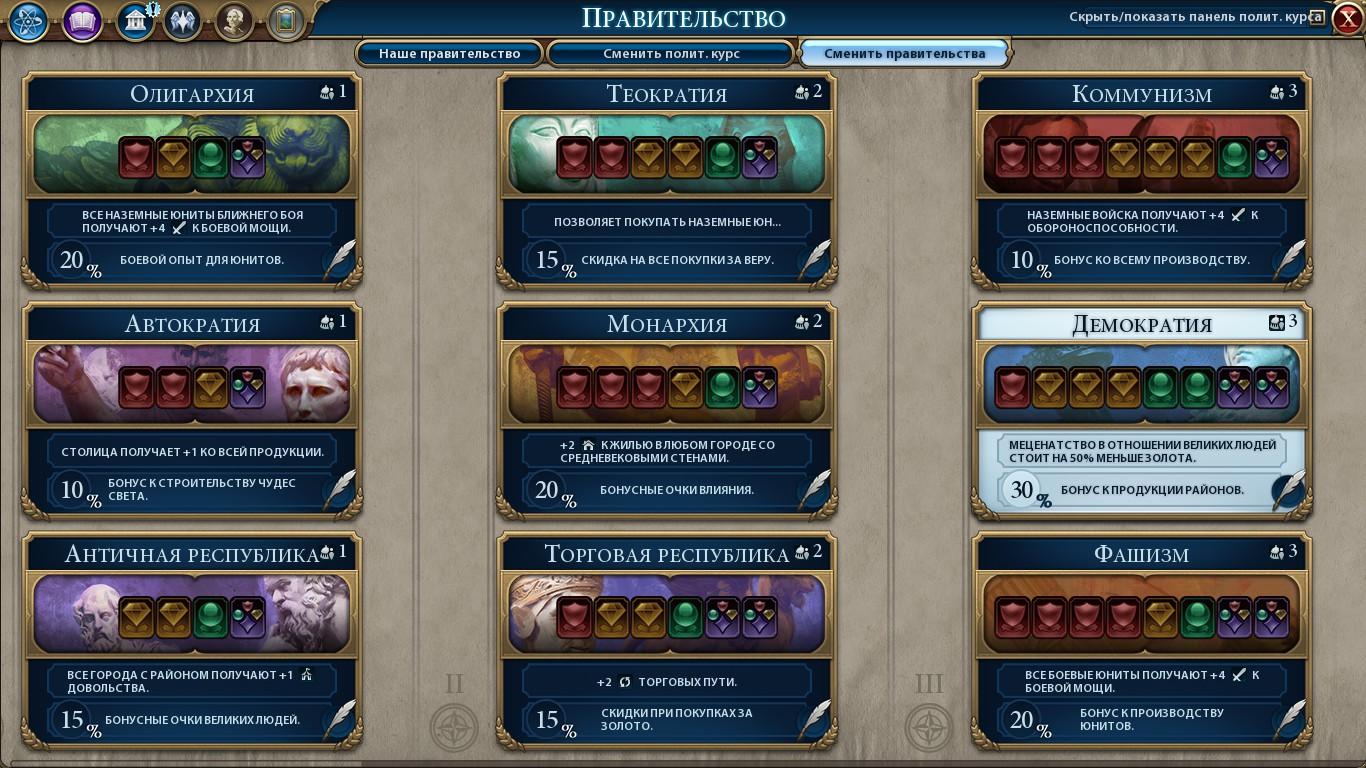Image resolution: width=1366 pixels, height=768 pixels.
Task: Open the great works painting icon
Action: click(286, 22)
